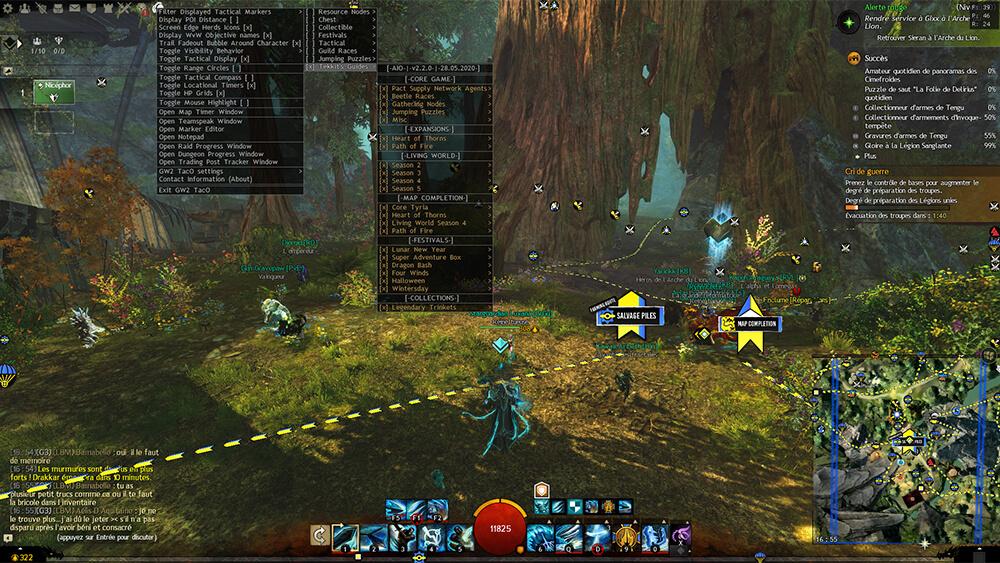Image resolution: width=1000 pixels, height=563 pixels.
Task: Toggle Pact Supply Network Agents markers
Action: pos(434,89)
